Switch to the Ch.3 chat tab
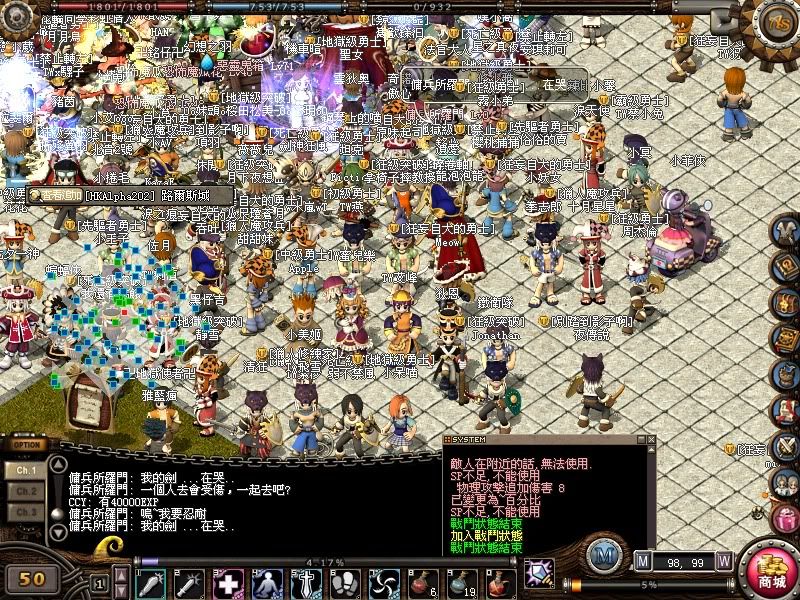The height and width of the screenshot is (600, 800). [27, 512]
